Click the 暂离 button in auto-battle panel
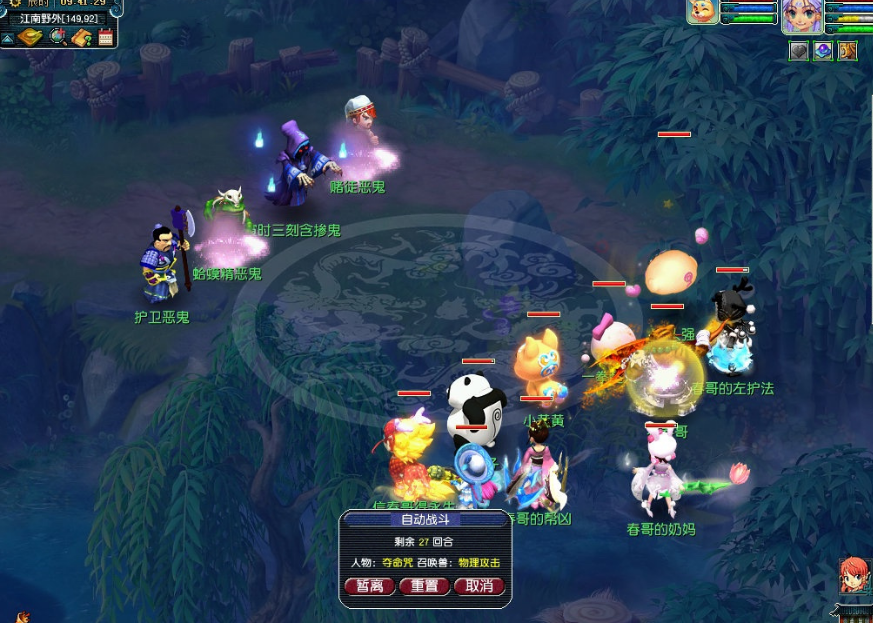 (x=369, y=586)
